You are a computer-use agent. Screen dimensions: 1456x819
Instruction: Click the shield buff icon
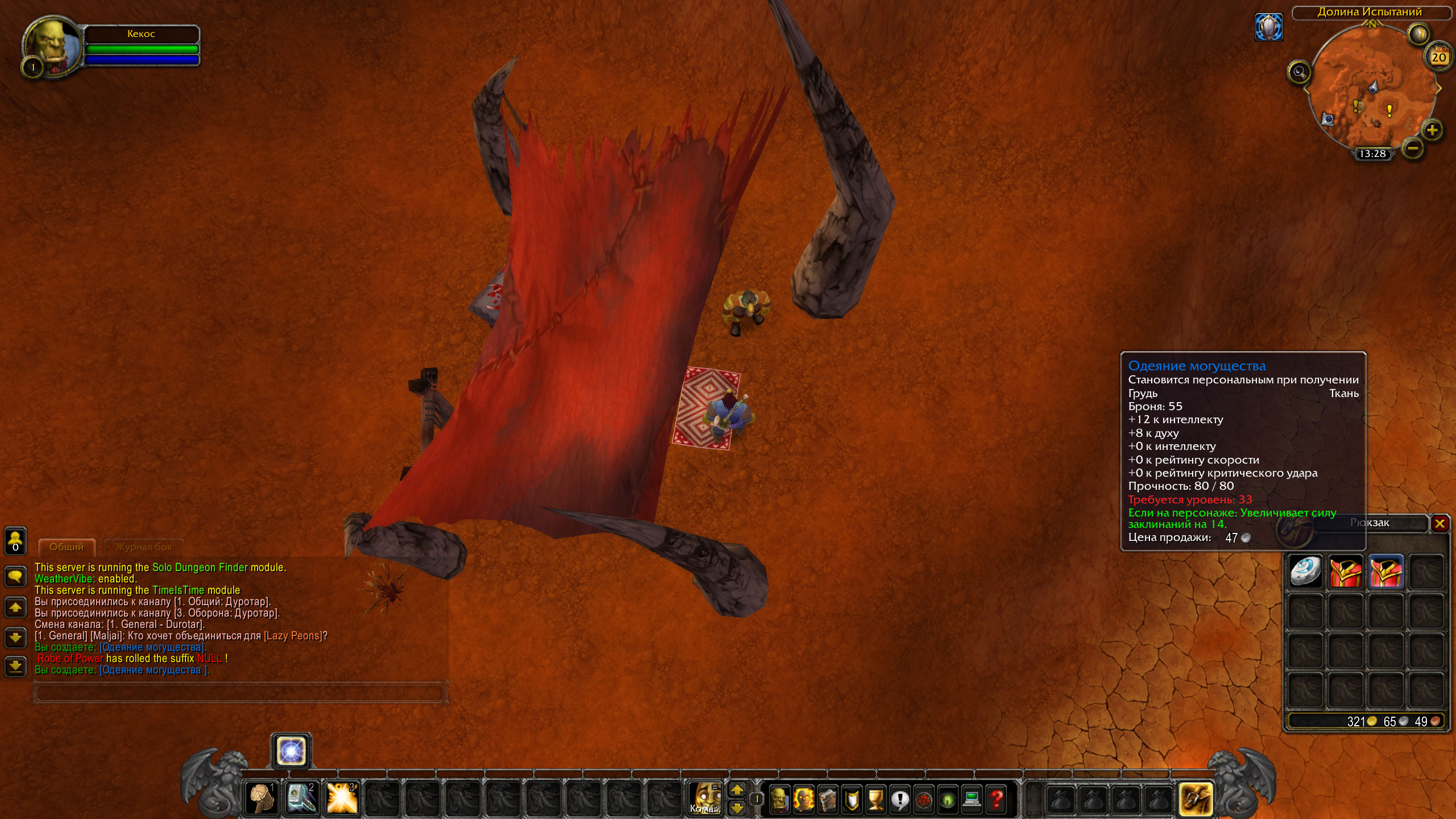[x=1269, y=27]
